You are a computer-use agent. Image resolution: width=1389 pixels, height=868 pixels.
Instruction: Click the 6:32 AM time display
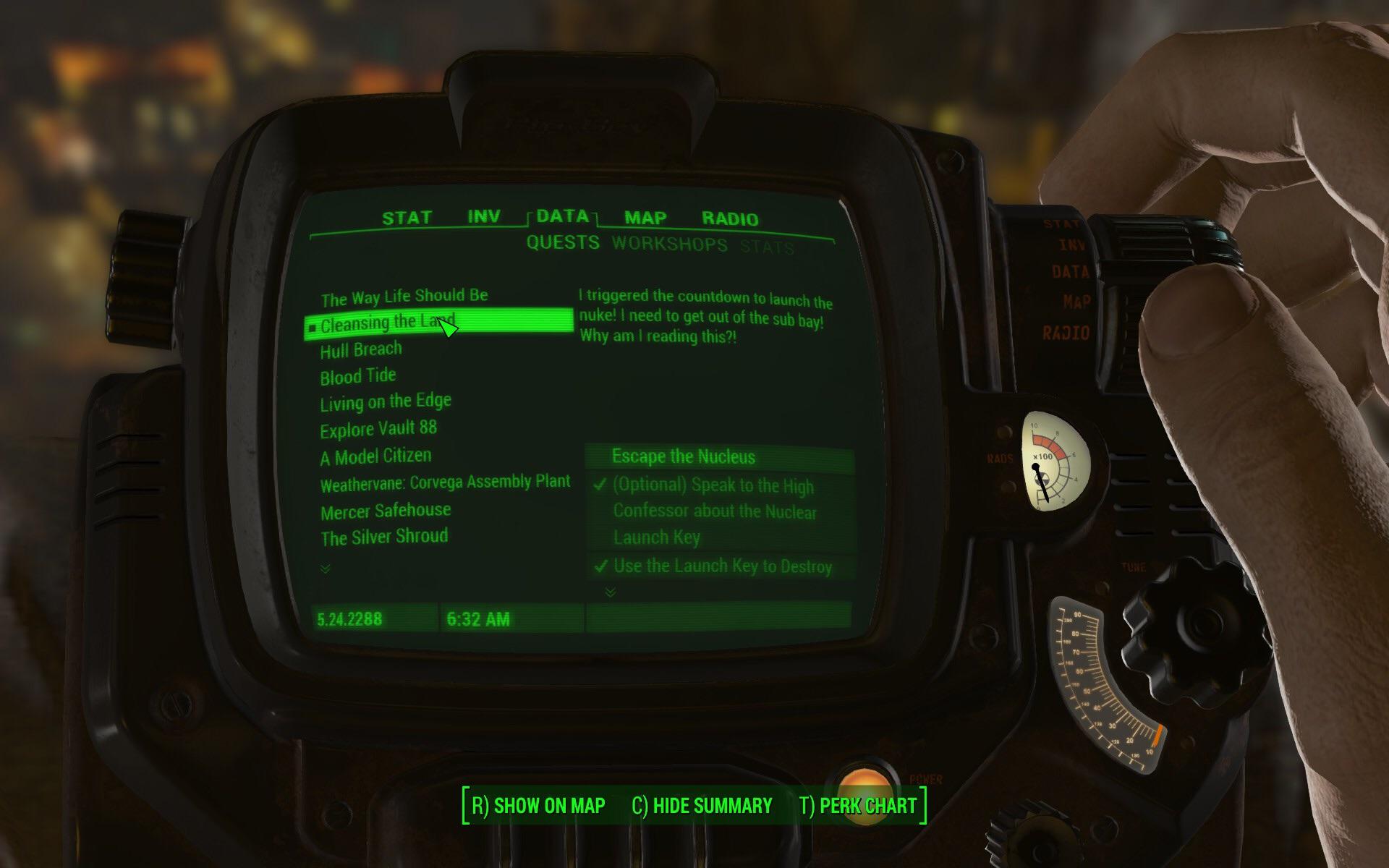478,619
